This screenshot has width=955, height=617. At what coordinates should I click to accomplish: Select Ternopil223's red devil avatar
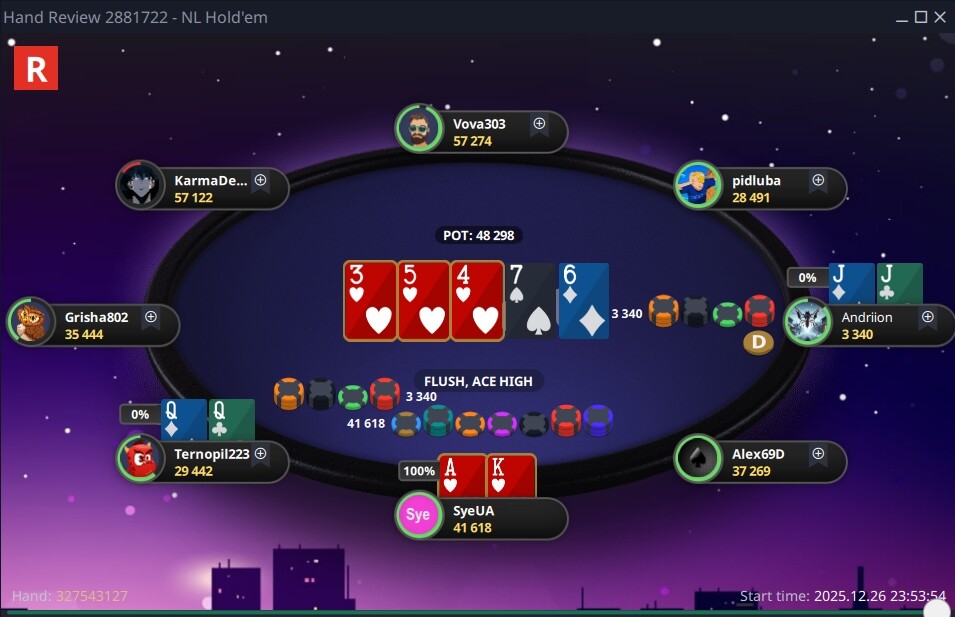141,459
